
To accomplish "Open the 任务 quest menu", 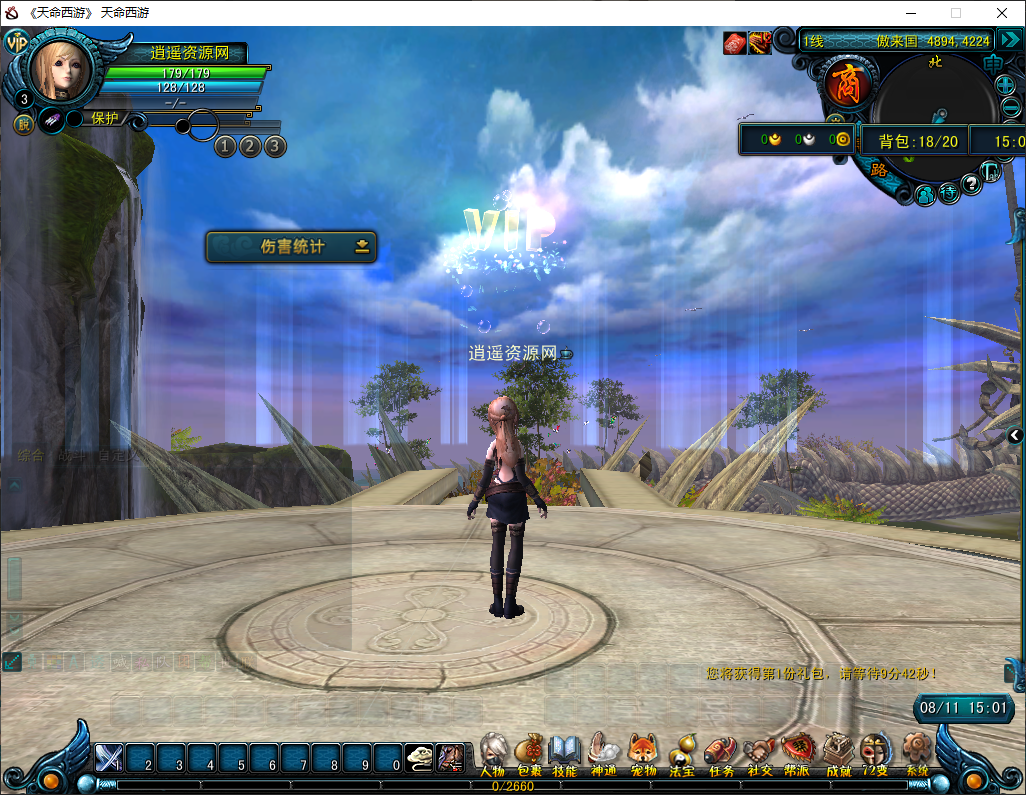I will 721,751.
